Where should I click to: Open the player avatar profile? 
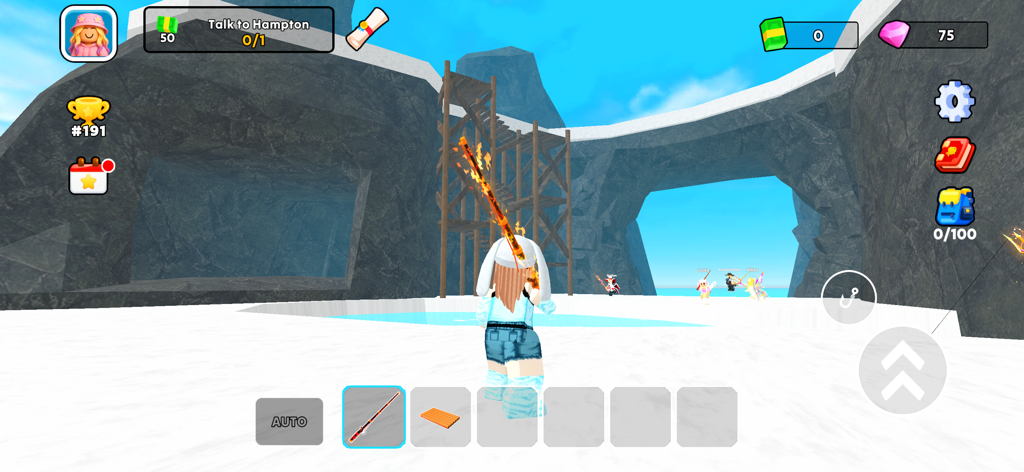pyautogui.click(x=89, y=33)
